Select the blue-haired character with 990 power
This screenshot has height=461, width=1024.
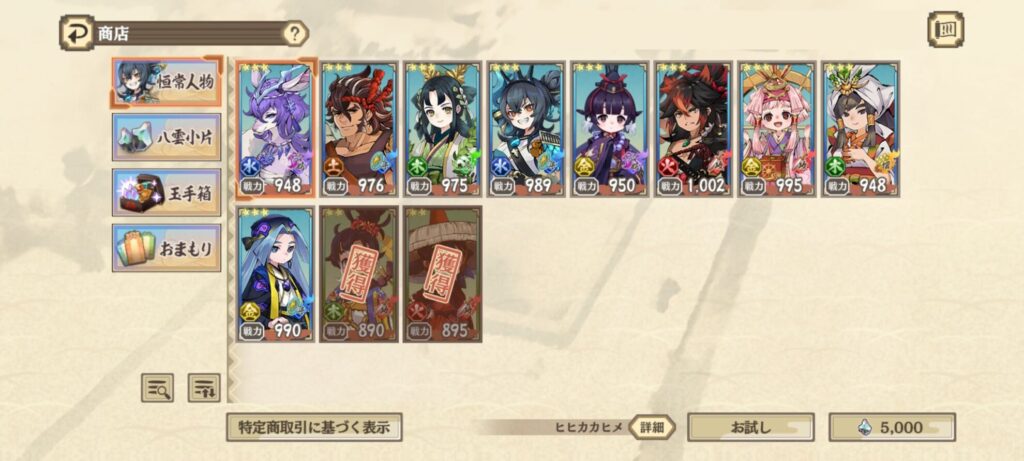tap(276, 274)
